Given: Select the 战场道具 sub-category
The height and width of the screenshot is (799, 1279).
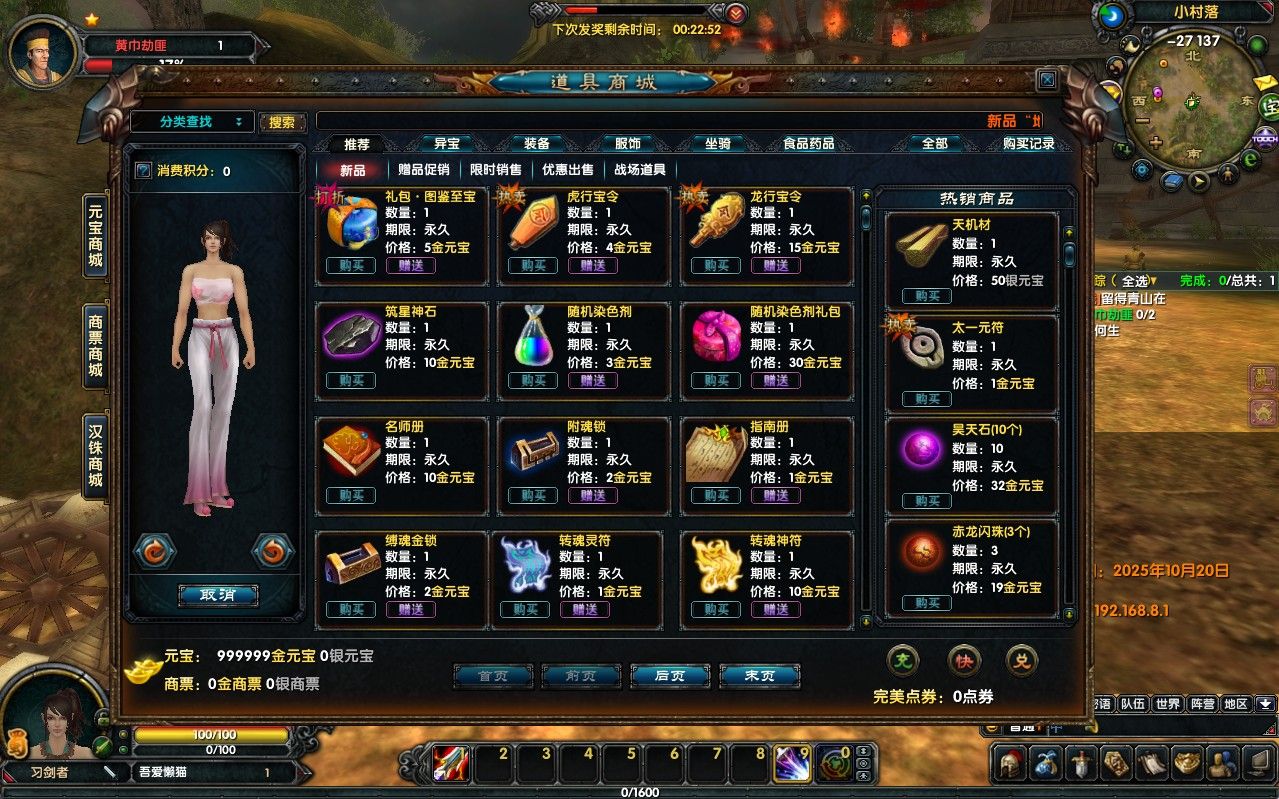Looking at the screenshot, I should point(639,170).
